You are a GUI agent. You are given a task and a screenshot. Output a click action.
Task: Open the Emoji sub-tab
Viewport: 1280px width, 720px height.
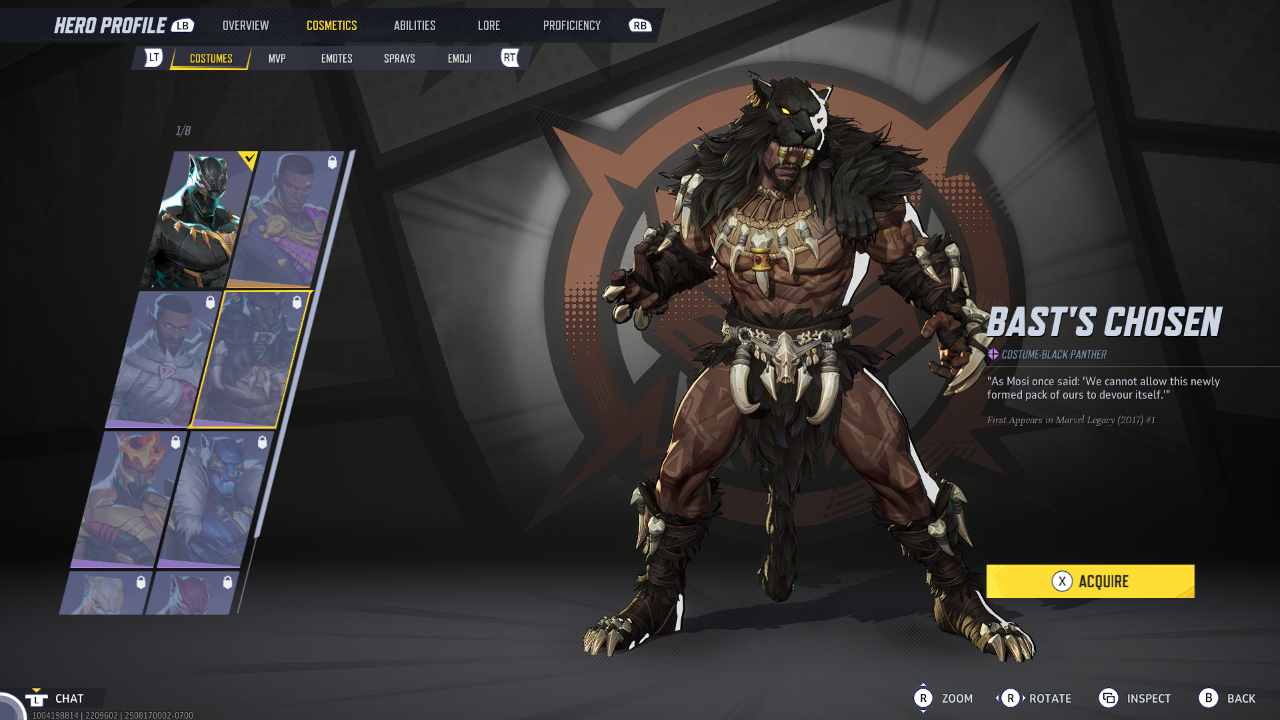460,59
